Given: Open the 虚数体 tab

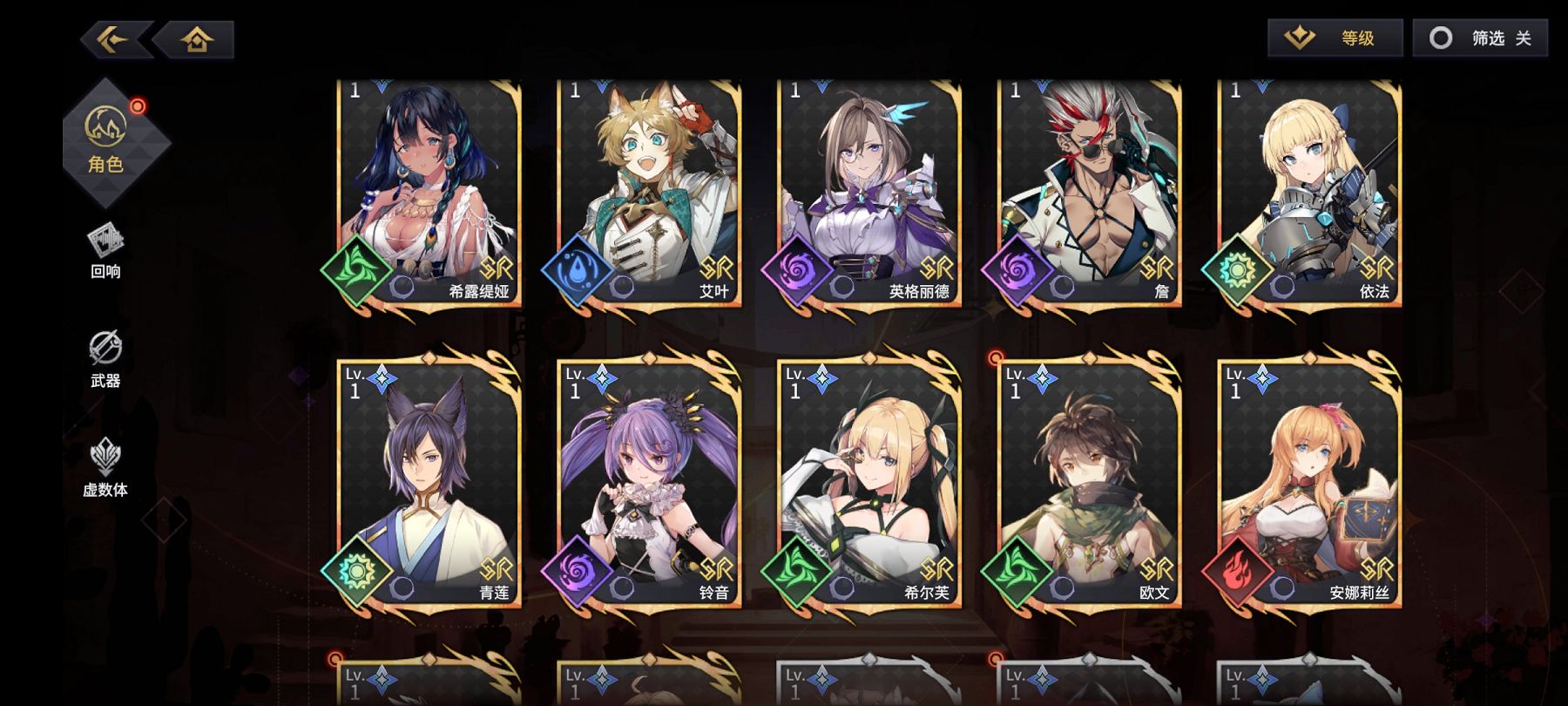Looking at the screenshot, I should click(105, 467).
